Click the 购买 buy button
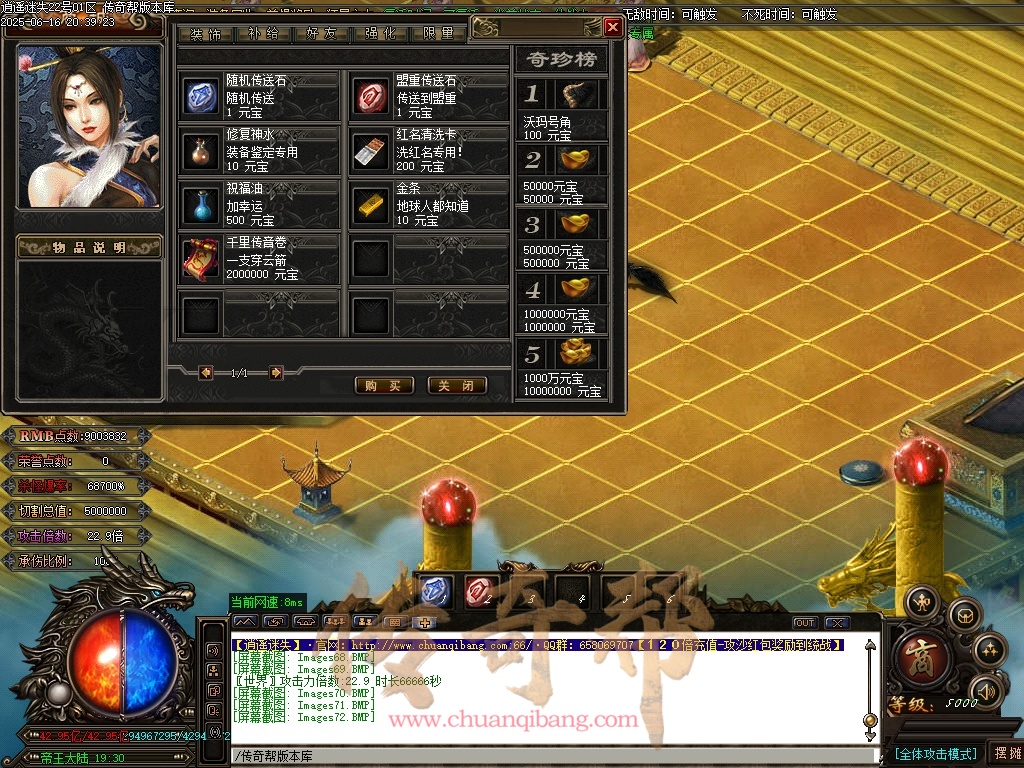The image size is (1024, 768). click(384, 385)
